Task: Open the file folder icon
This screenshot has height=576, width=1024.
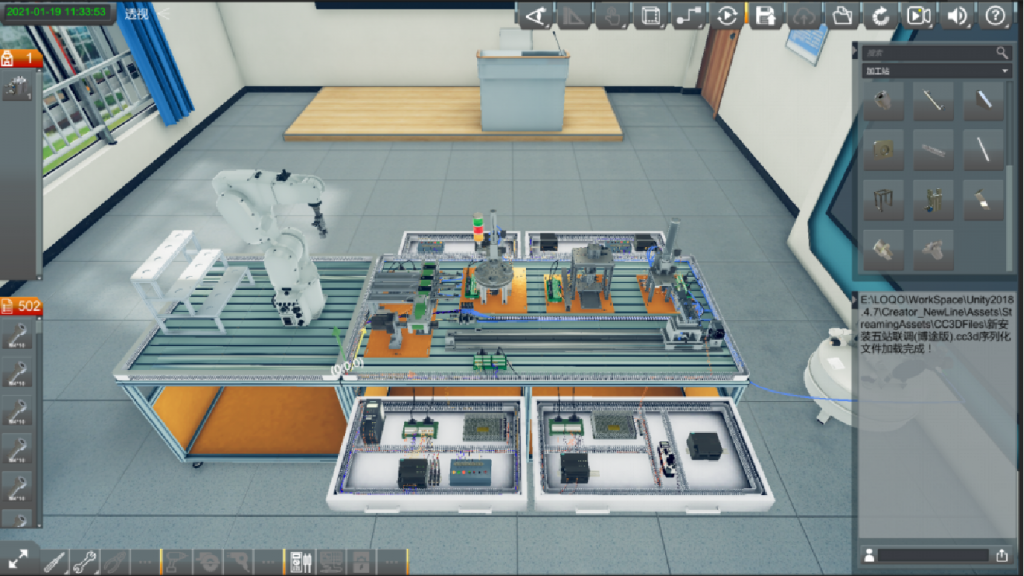Action: [x=842, y=15]
